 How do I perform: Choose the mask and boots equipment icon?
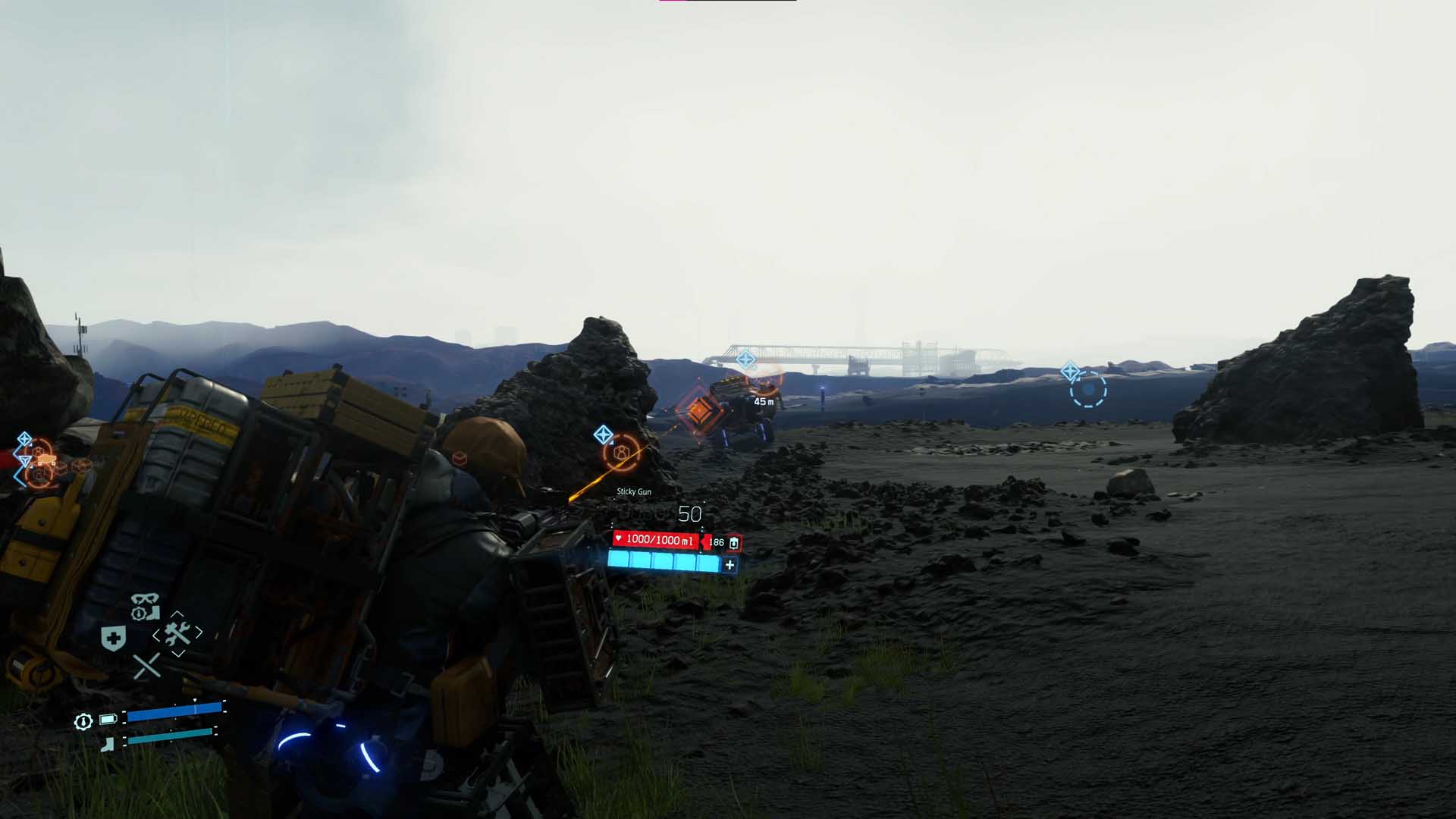click(144, 607)
